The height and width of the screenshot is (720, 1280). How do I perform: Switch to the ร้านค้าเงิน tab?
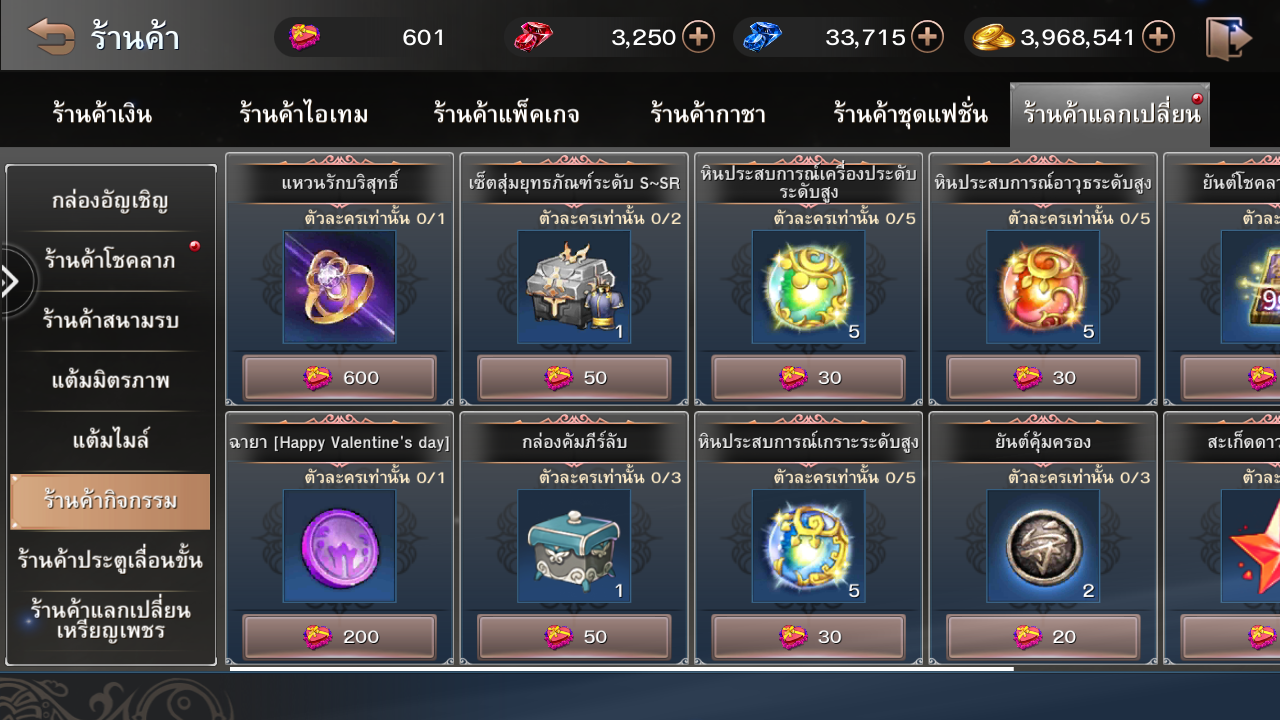coord(102,114)
